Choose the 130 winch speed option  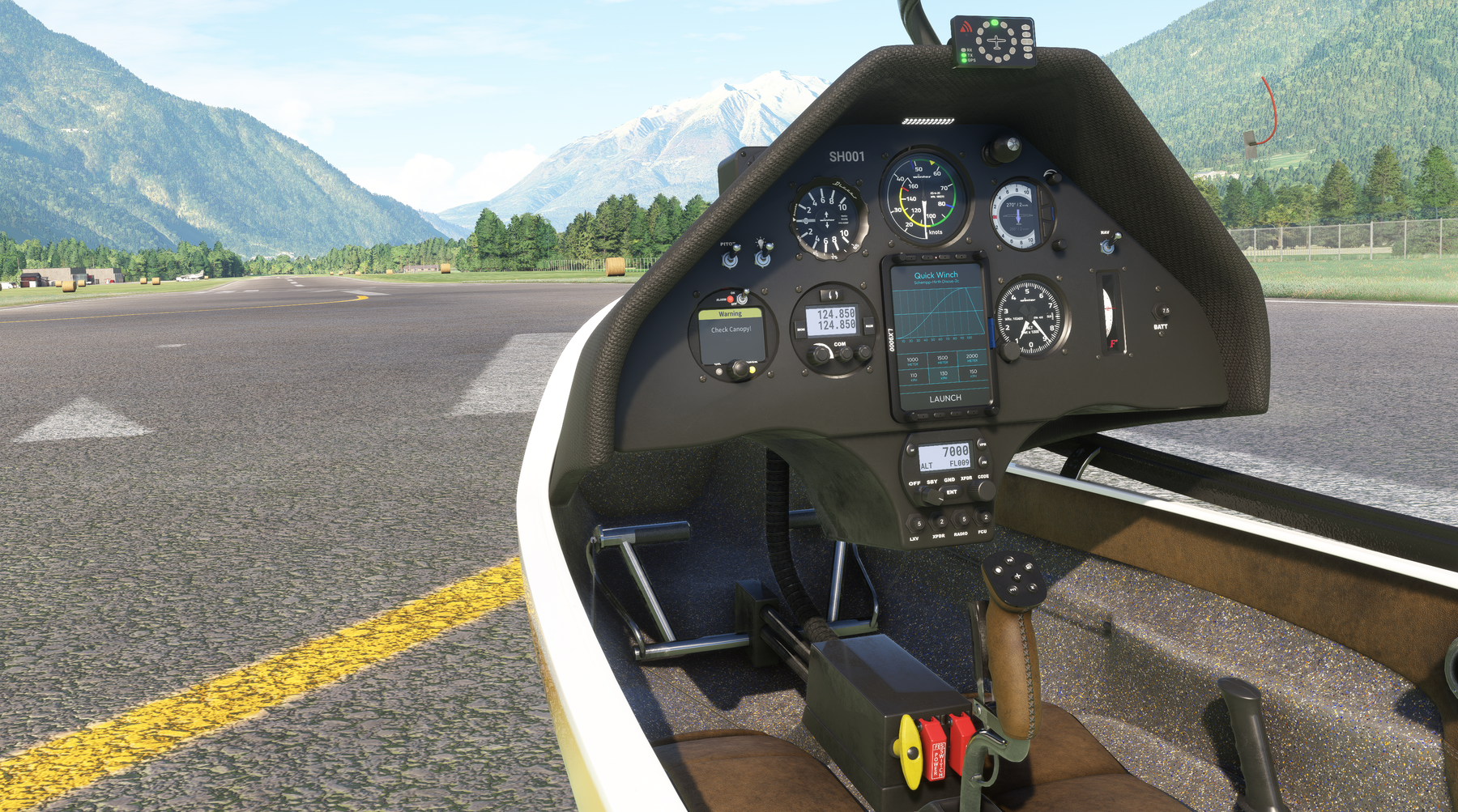tap(943, 375)
